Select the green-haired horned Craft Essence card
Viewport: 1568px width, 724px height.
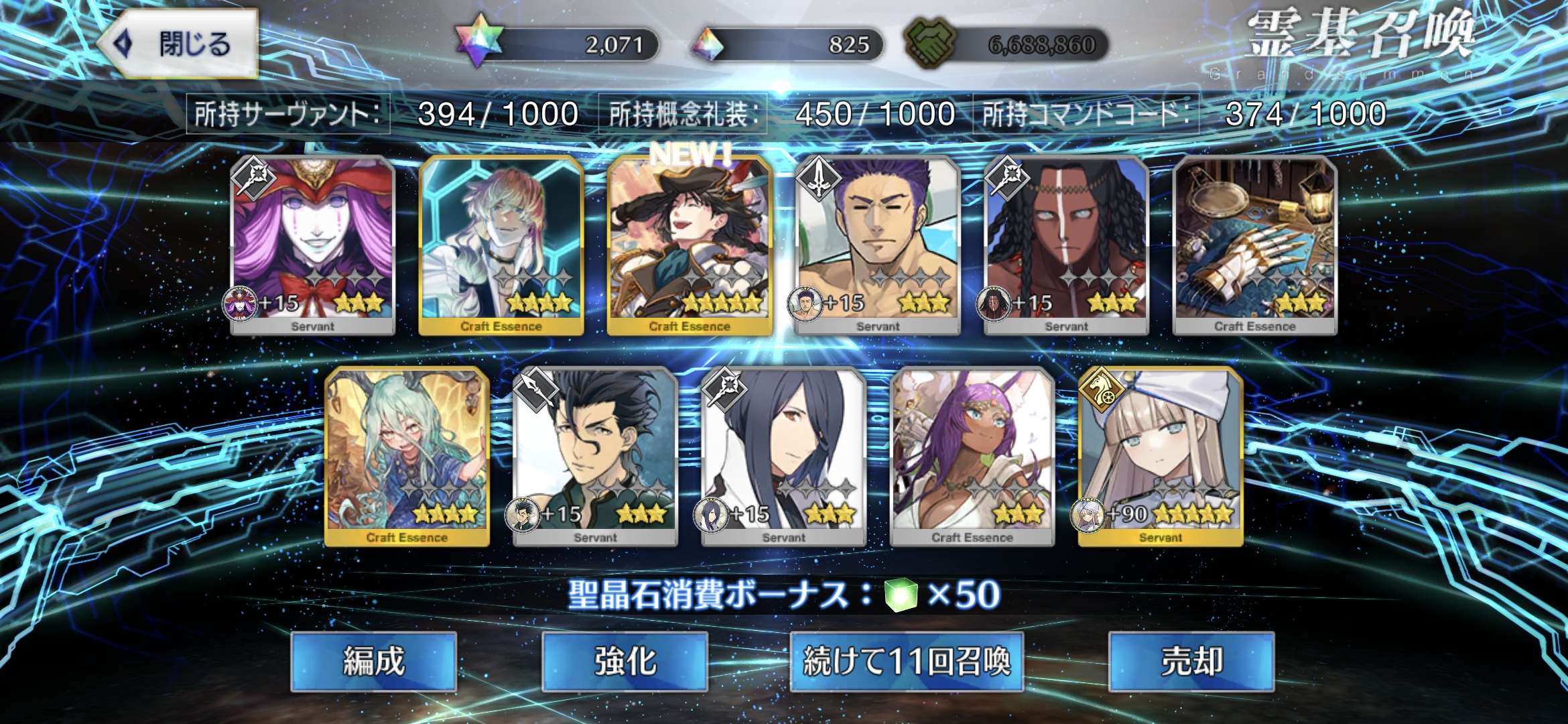(407, 456)
